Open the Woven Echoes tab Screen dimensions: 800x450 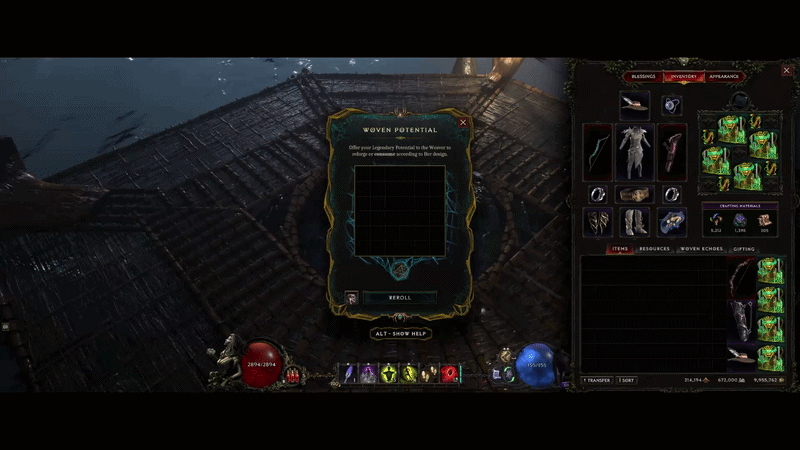tap(701, 249)
